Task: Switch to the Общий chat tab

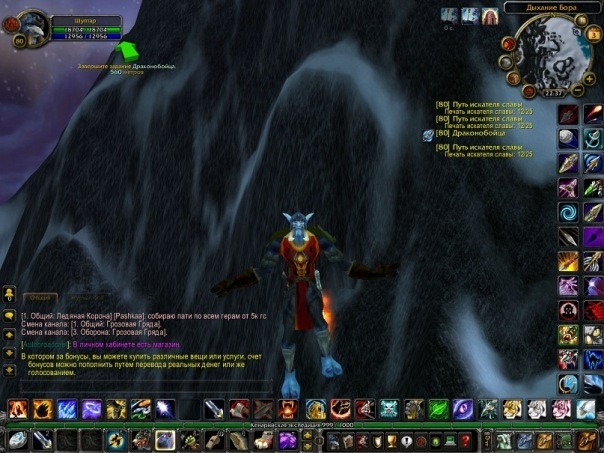Action: click(40, 296)
